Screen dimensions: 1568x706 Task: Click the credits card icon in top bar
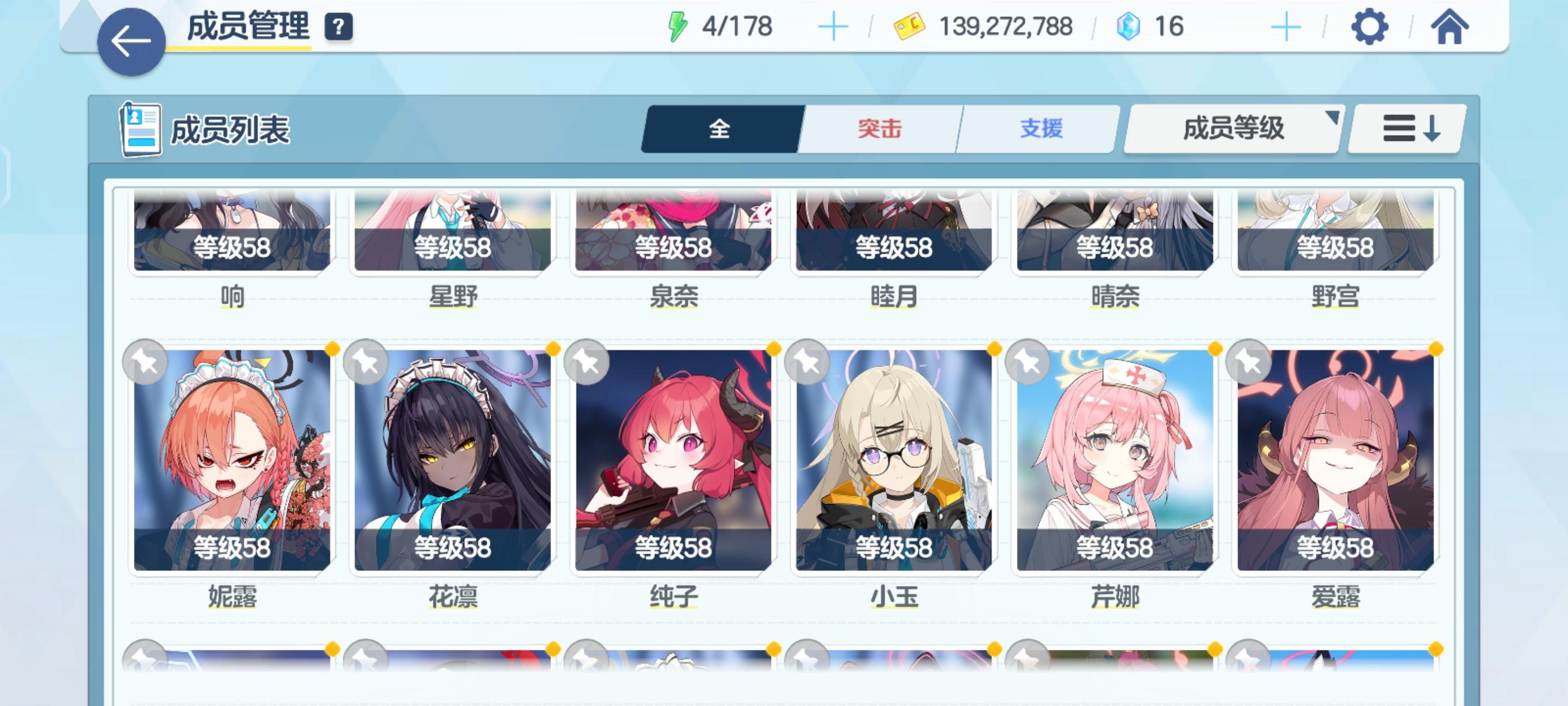[x=910, y=26]
